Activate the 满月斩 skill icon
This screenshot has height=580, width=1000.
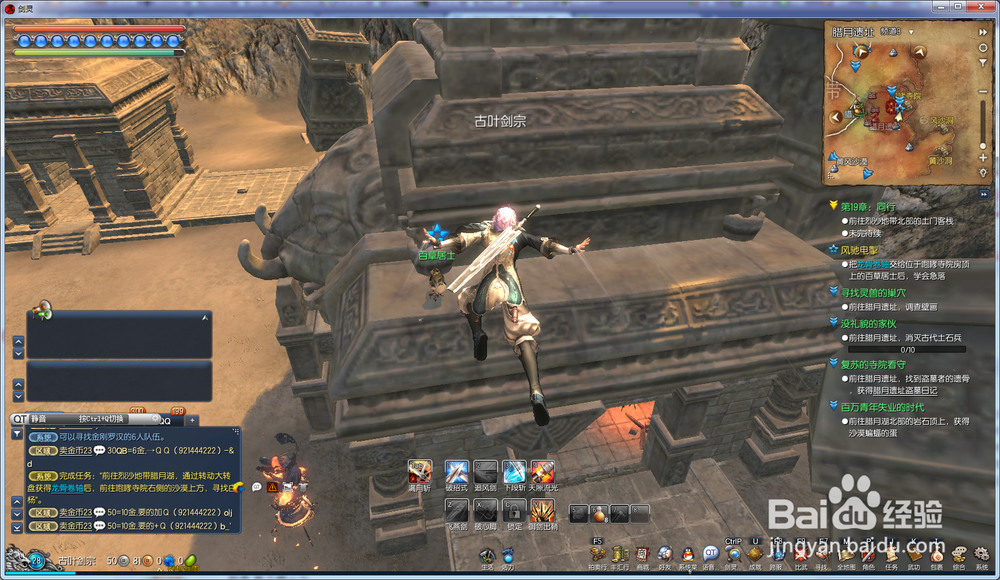pos(420,471)
